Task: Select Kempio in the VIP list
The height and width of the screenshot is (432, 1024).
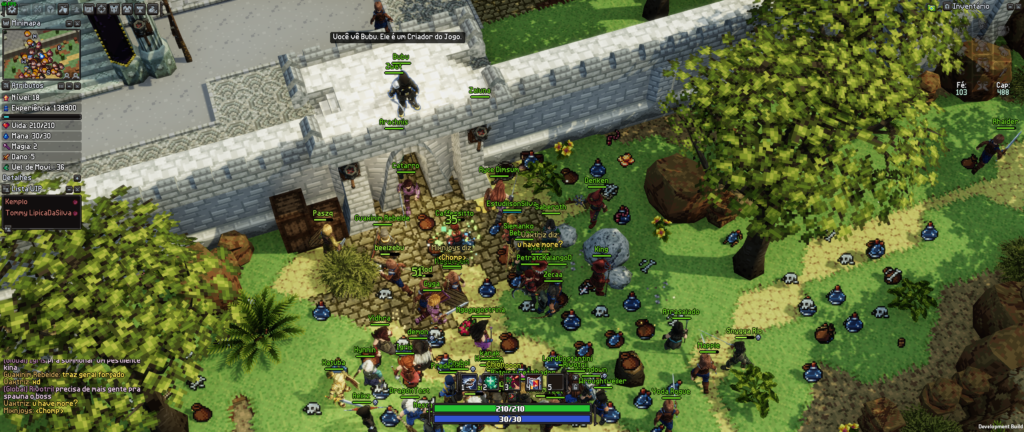Action: (x=18, y=201)
